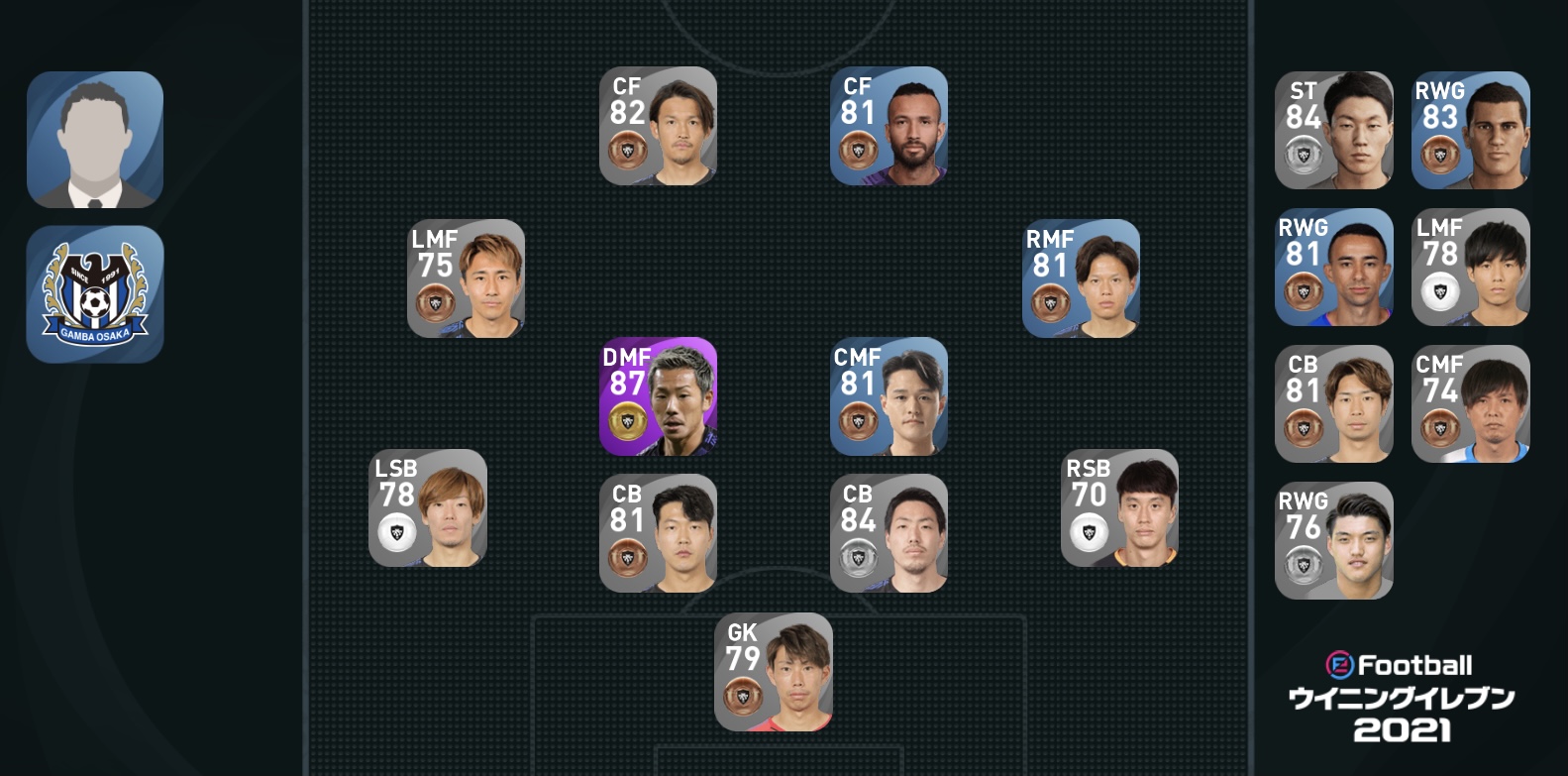
Task: Pick the LMF 78 bench player
Action: (1470, 267)
